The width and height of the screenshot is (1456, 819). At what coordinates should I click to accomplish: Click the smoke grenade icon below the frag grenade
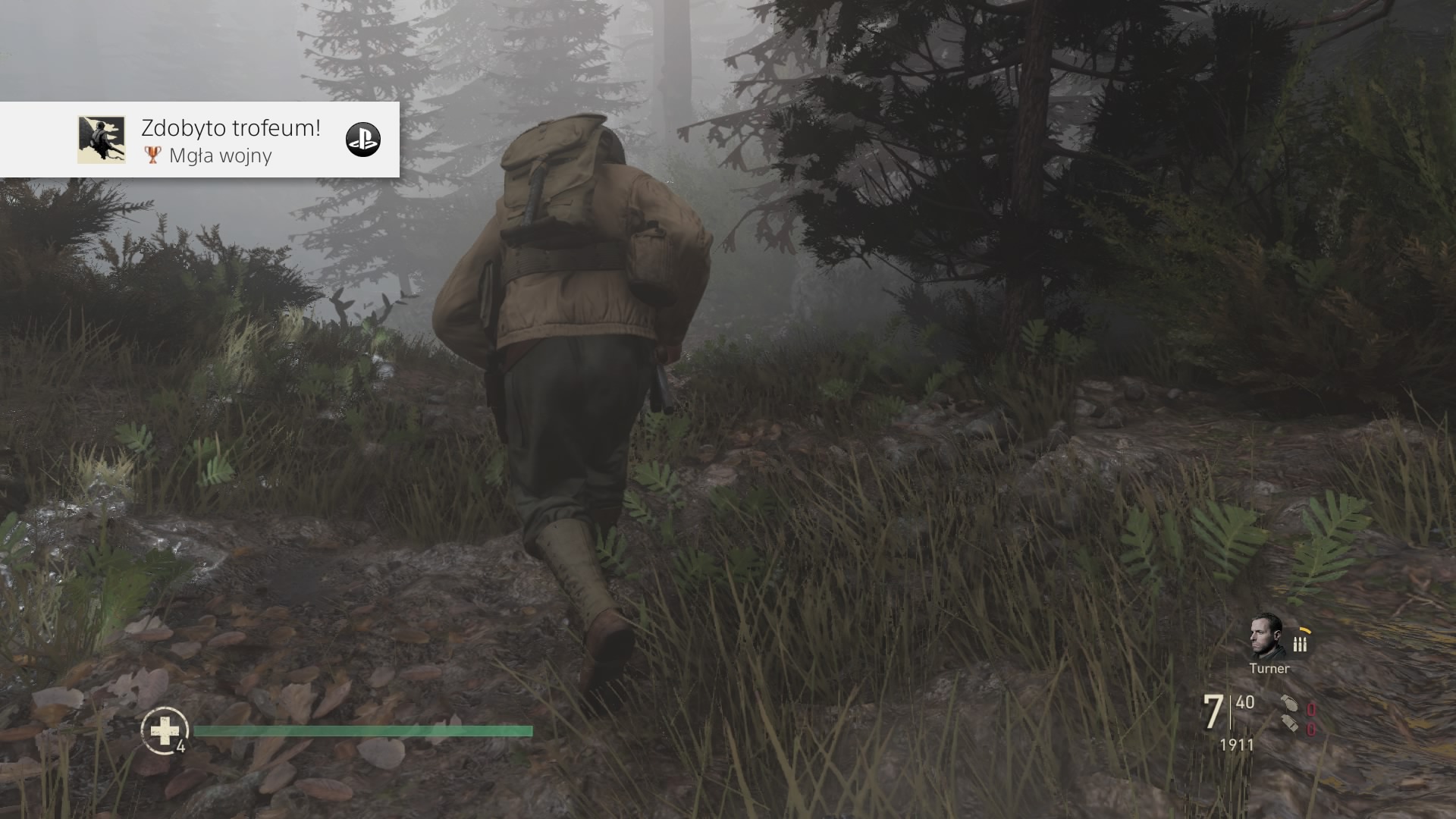(x=1291, y=725)
